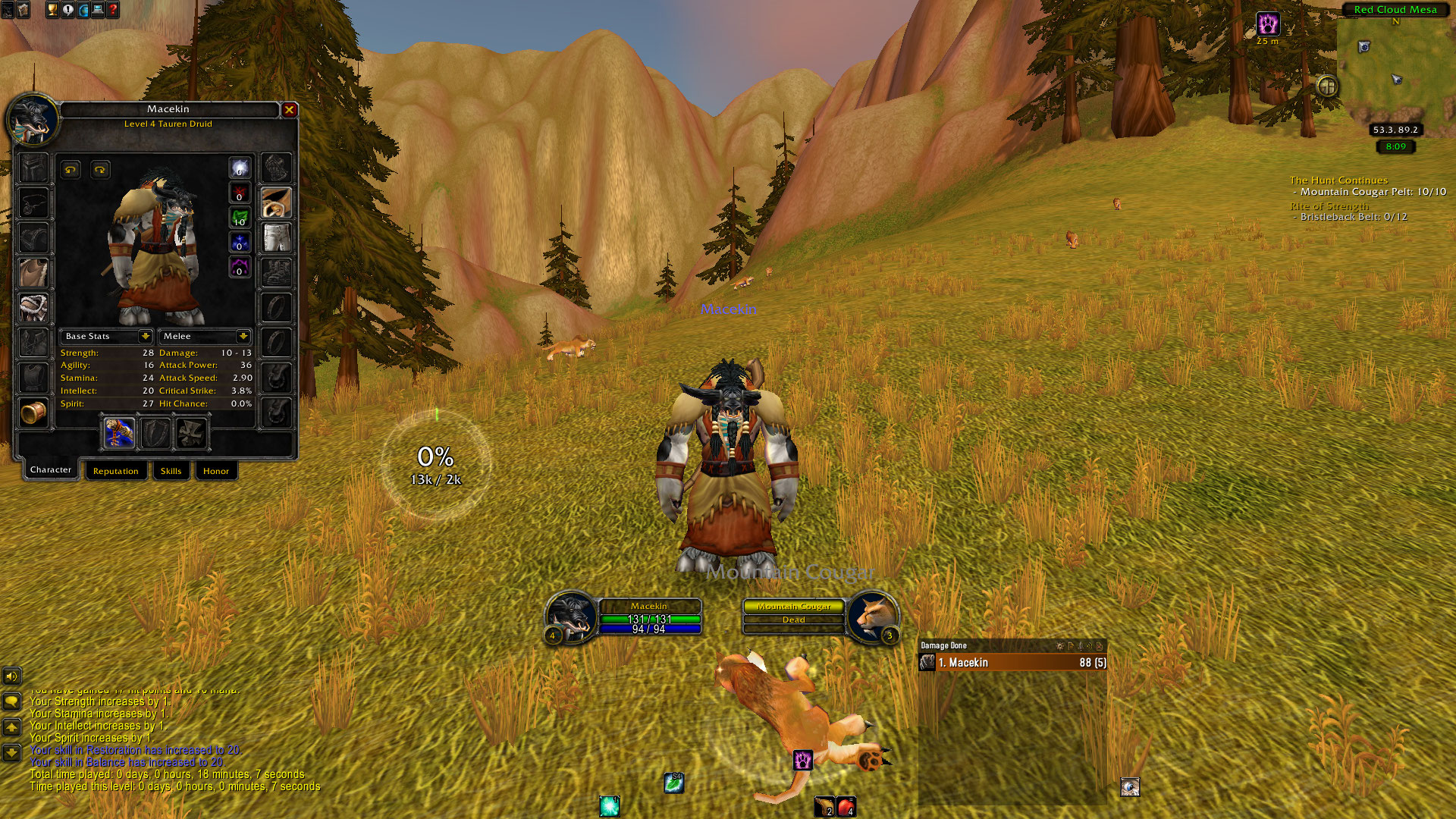Open the computer icon game menu
Viewport: 1456px width, 819px height.
tap(98, 10)
